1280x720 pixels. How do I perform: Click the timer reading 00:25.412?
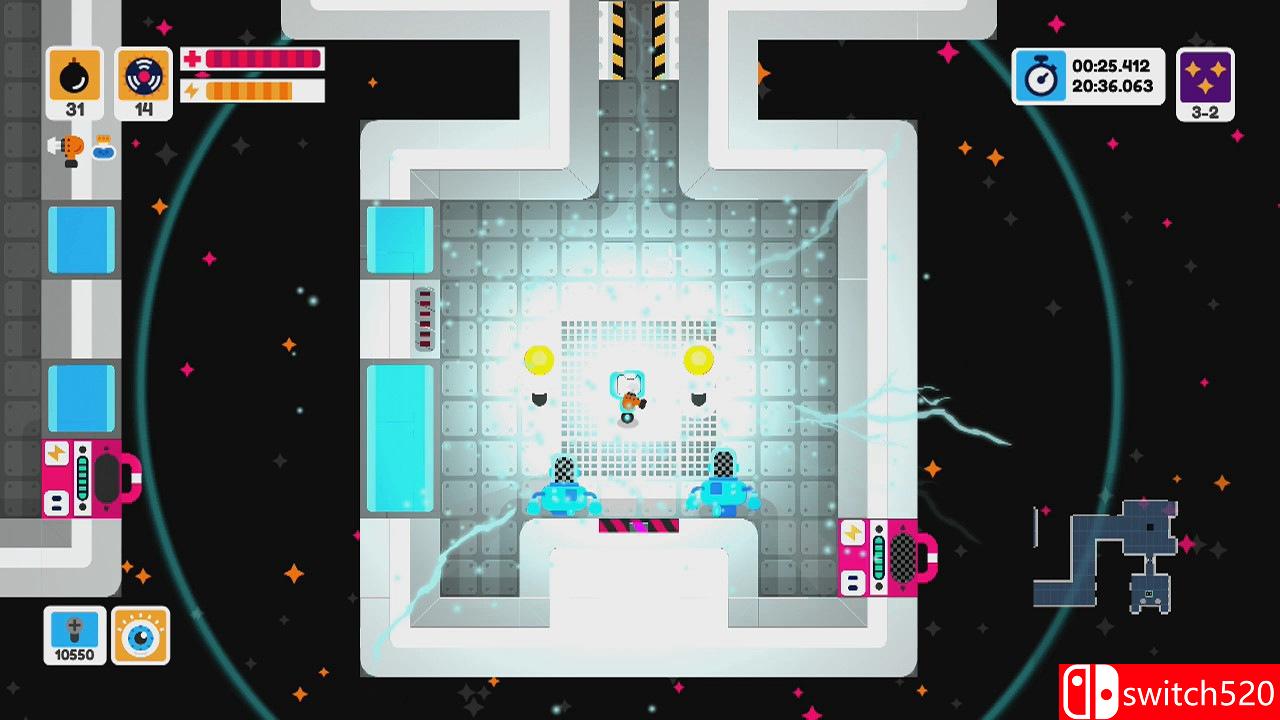1110,65
